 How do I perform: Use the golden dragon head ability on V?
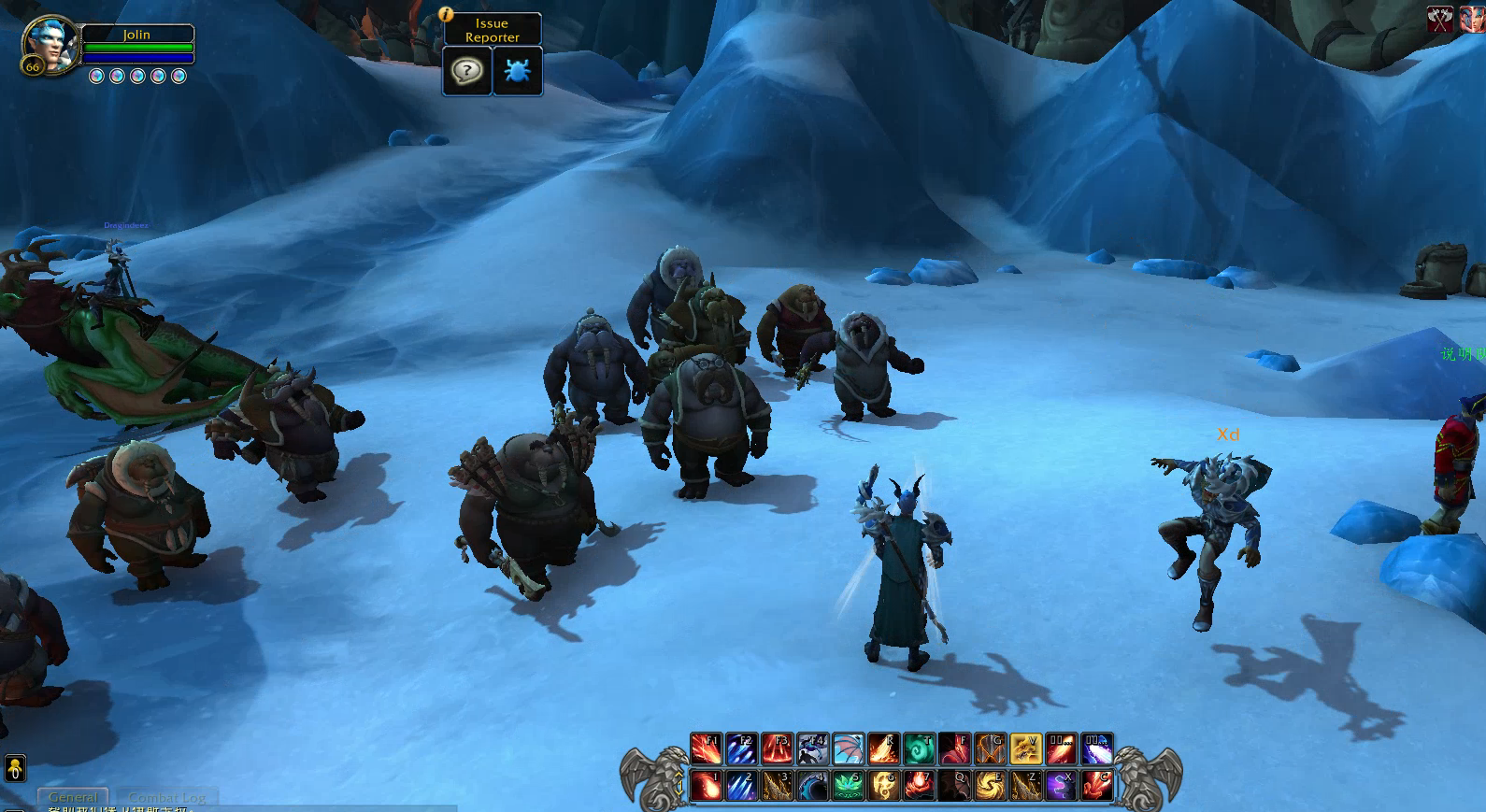tap(1025, 748)
